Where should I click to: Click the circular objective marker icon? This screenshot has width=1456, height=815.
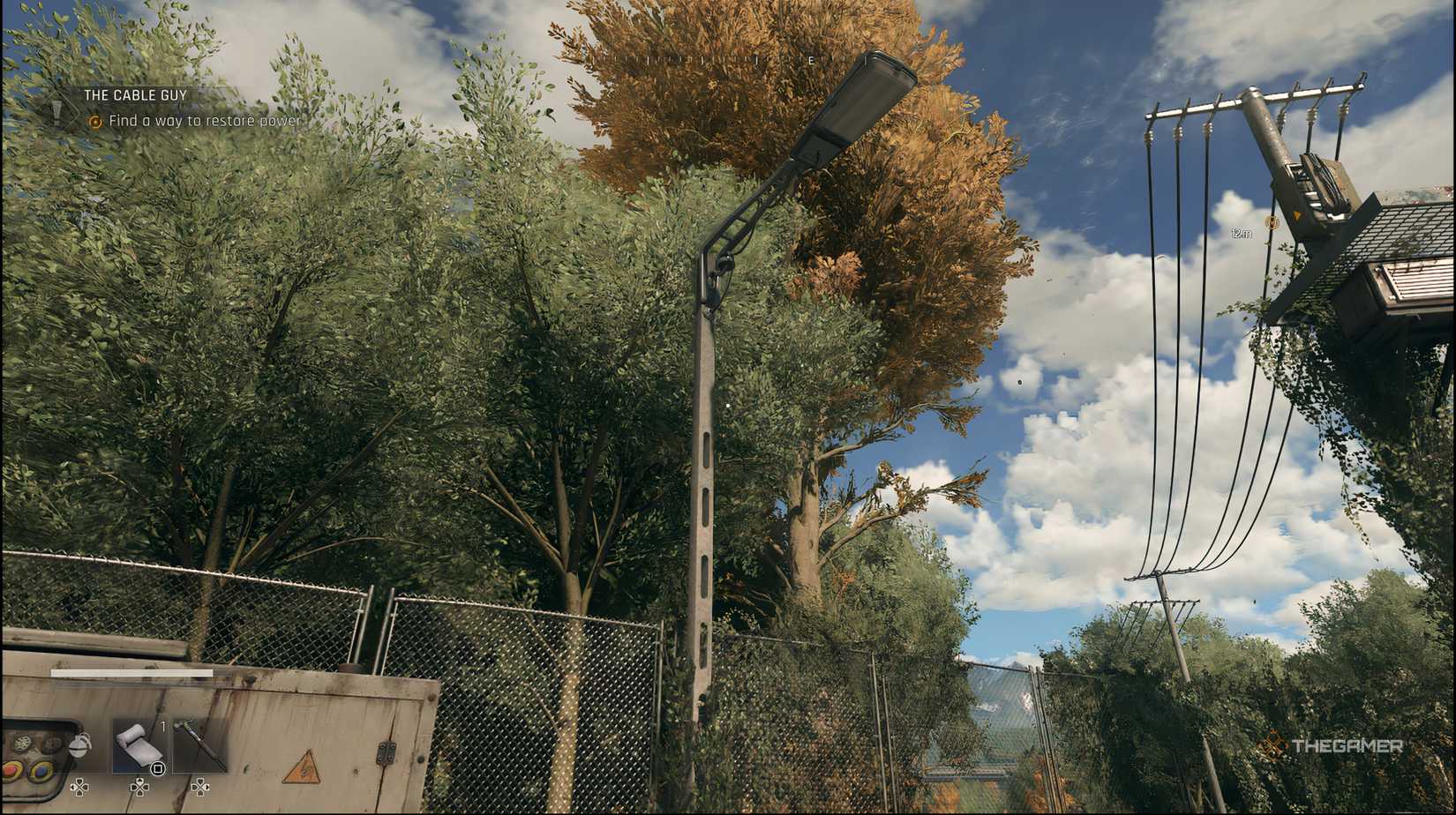95,122
